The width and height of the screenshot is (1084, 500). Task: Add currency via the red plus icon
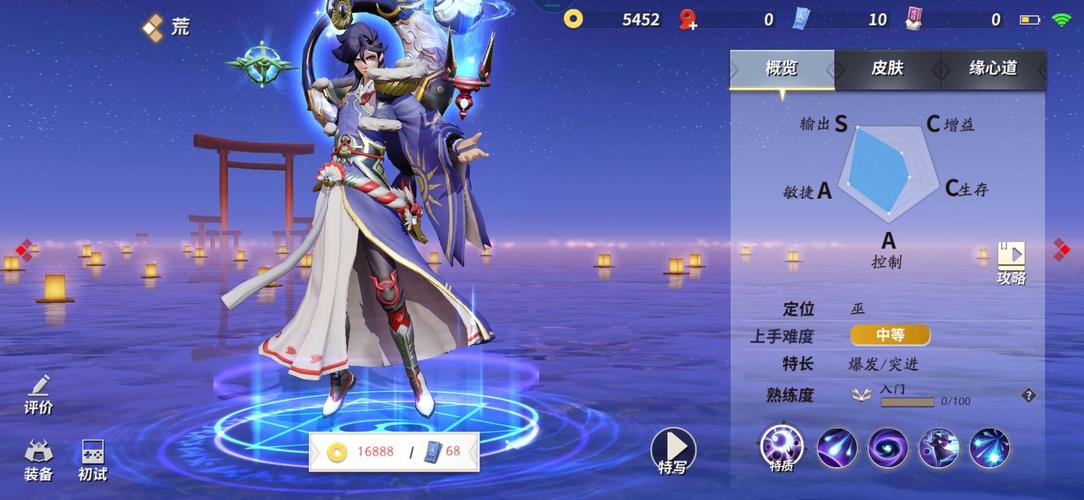pos(687,19)
